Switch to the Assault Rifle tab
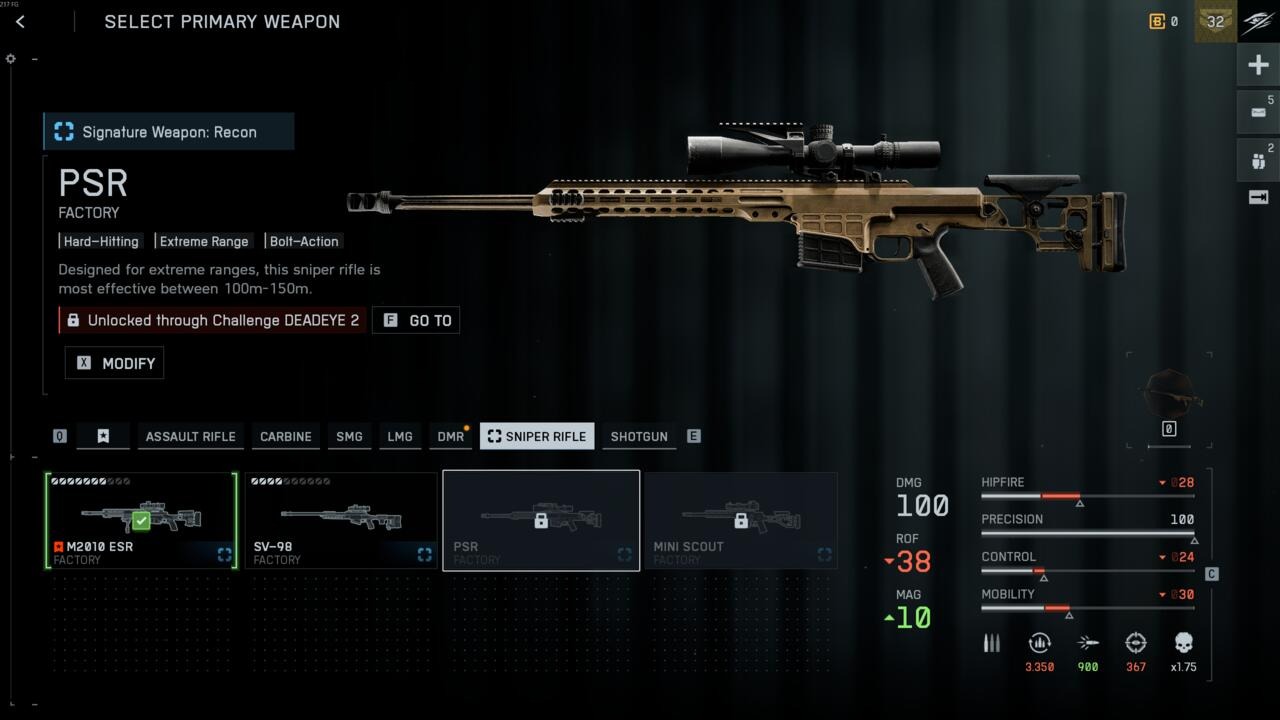 pos(190,437)
